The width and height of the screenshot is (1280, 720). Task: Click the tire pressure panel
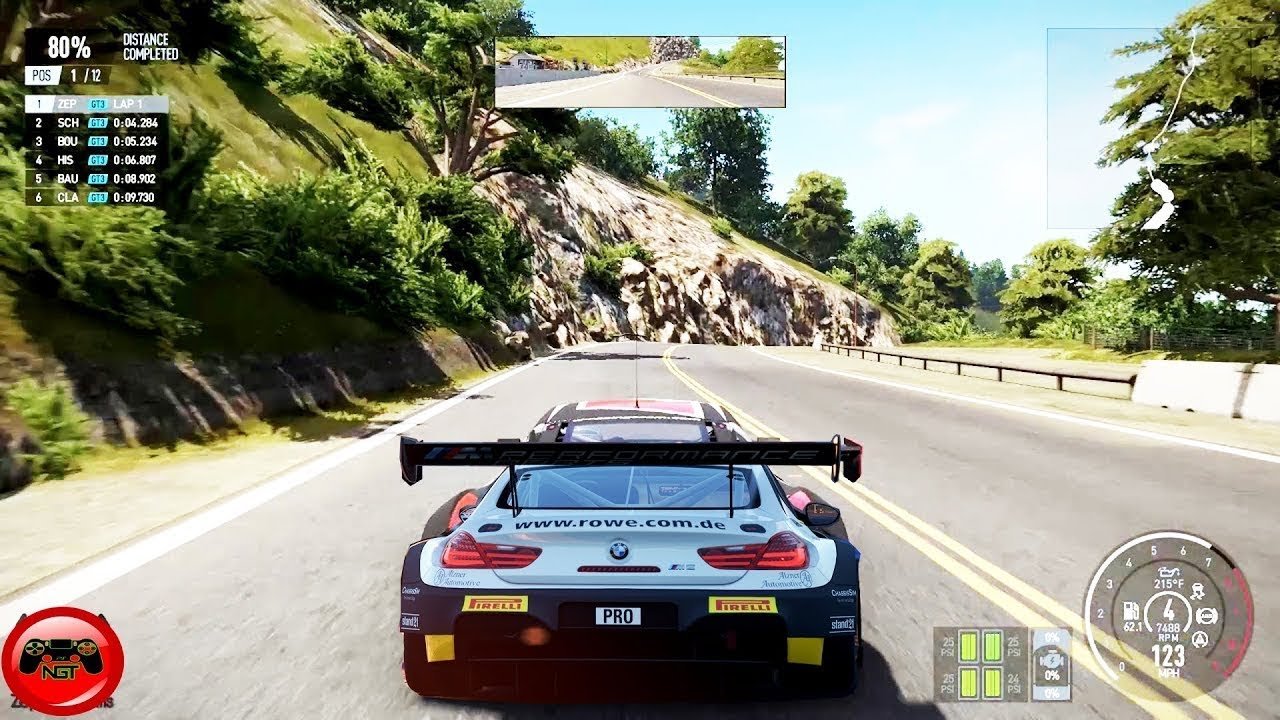(x=968, y=663)
